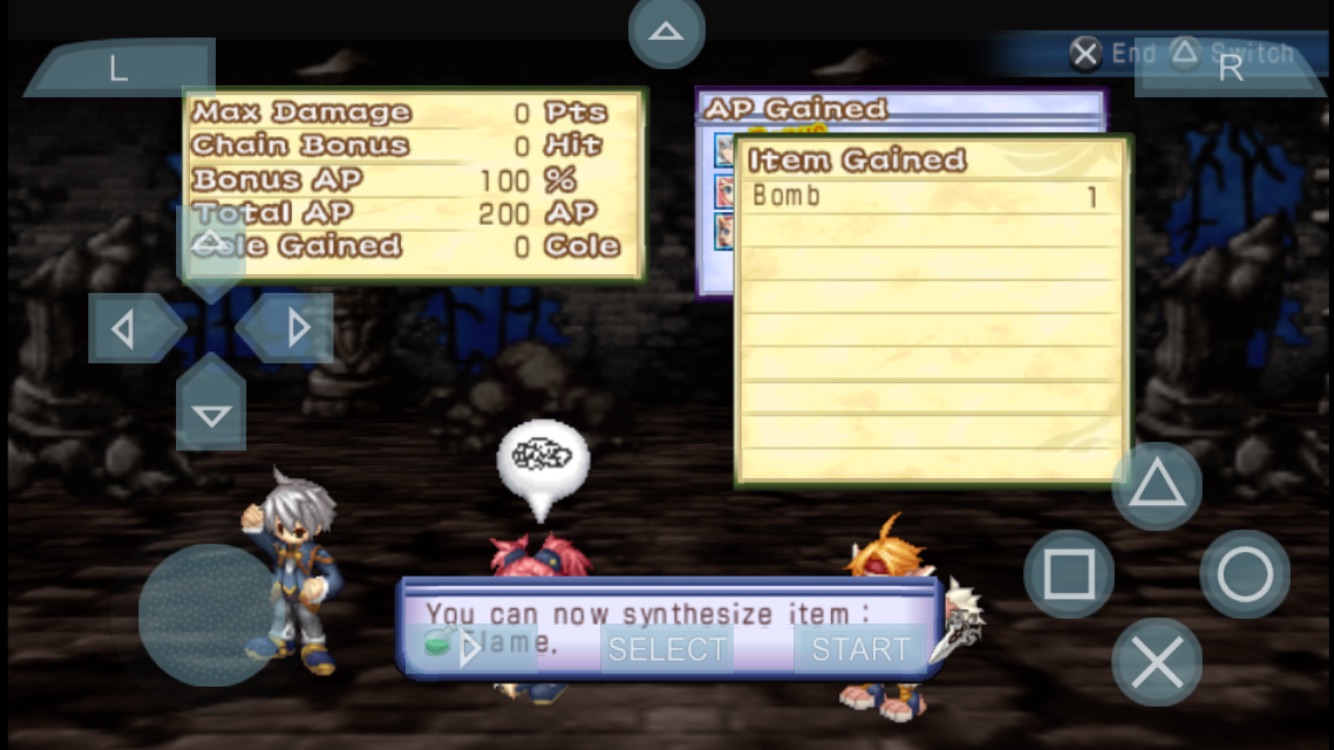Screen dimensions: 1334x750
Task: Tap the d-pad left arrow
Action: pos(125,328)
